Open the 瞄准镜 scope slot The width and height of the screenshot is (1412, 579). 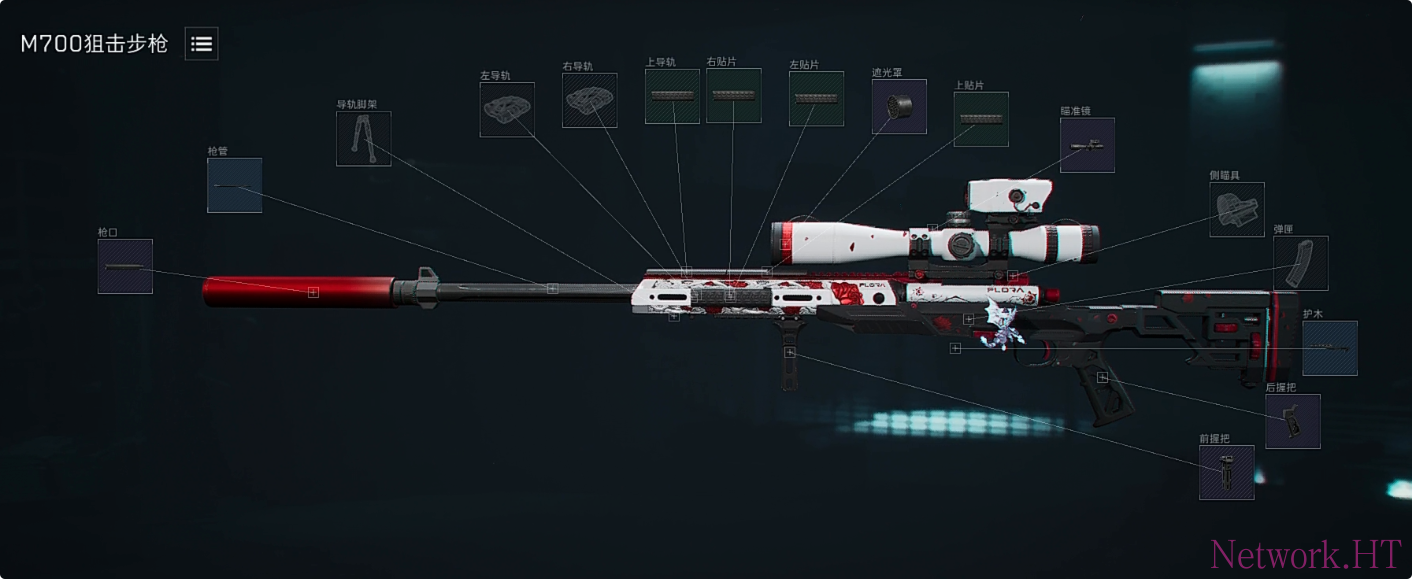[x=1087, y=145]
